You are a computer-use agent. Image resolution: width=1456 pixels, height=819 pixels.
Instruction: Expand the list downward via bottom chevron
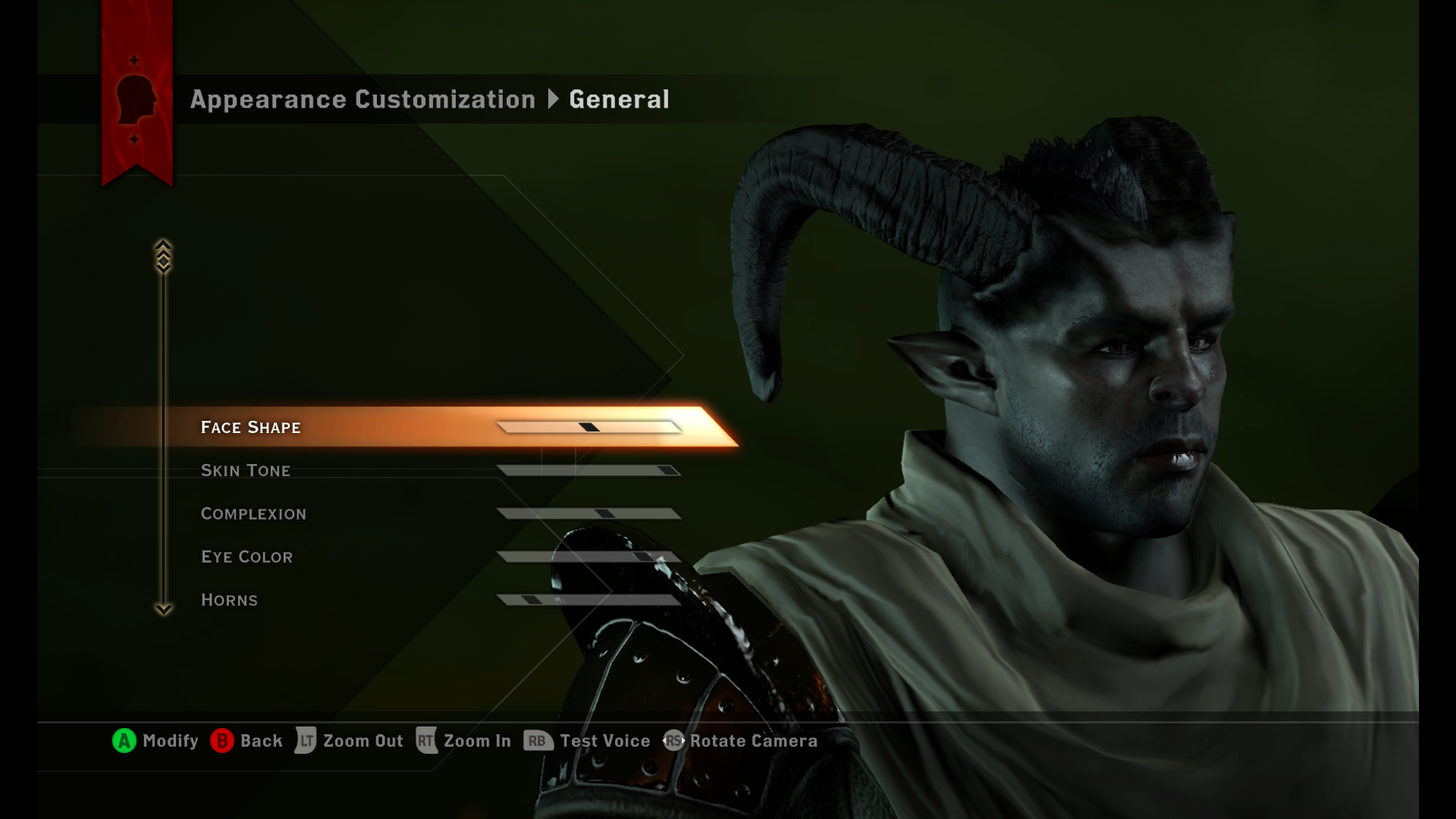[x=162, y=609]
